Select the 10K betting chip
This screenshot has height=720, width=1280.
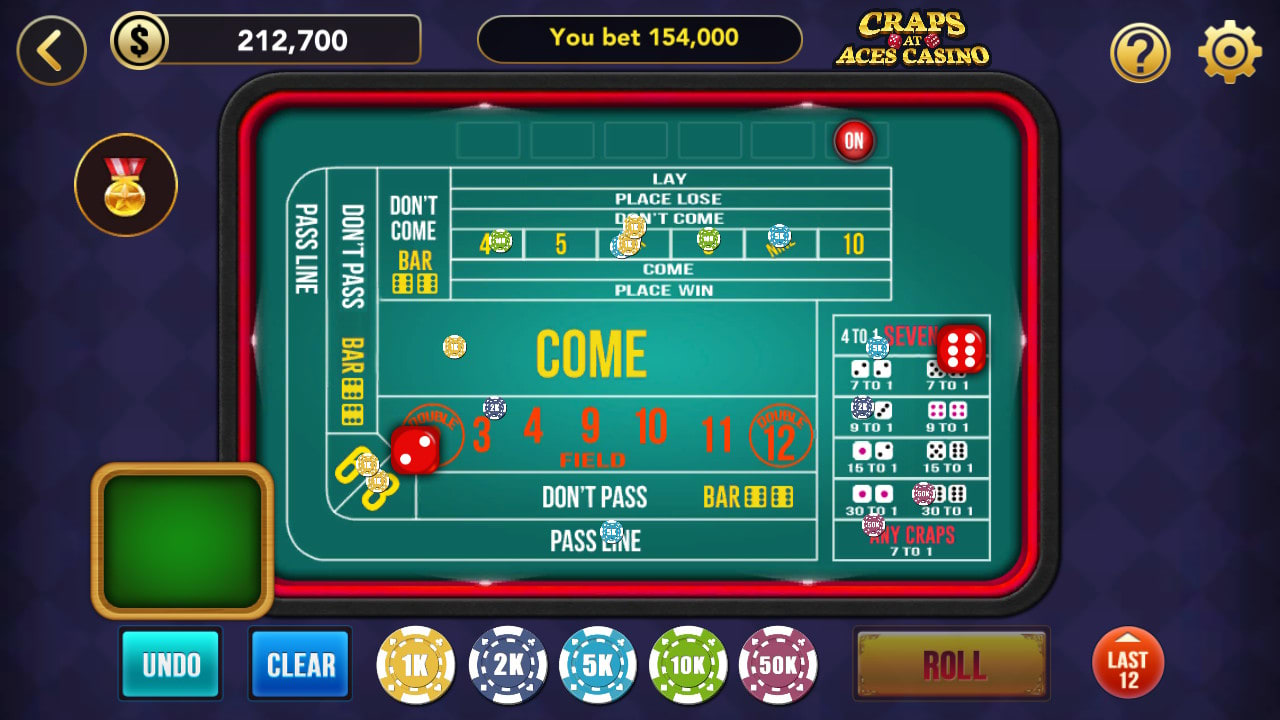688,663
